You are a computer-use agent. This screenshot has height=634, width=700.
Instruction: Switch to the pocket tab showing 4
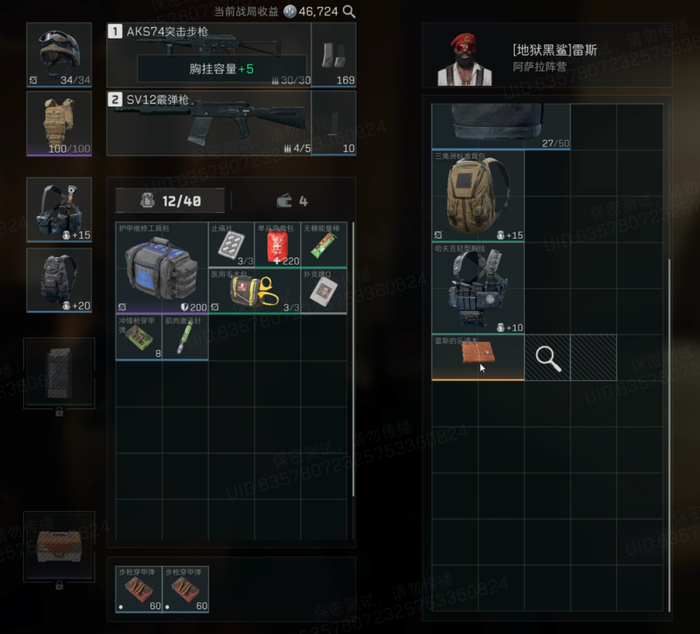289,201
